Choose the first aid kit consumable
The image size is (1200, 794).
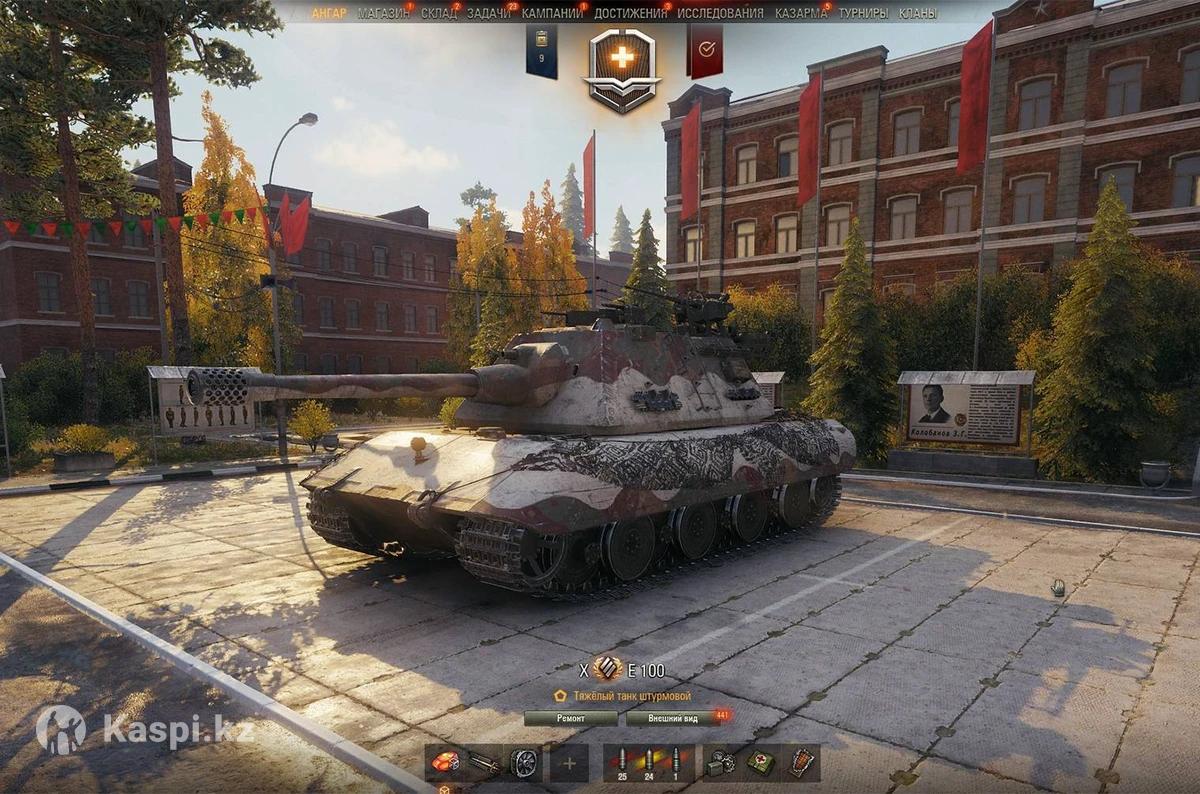tap(760, 763)
